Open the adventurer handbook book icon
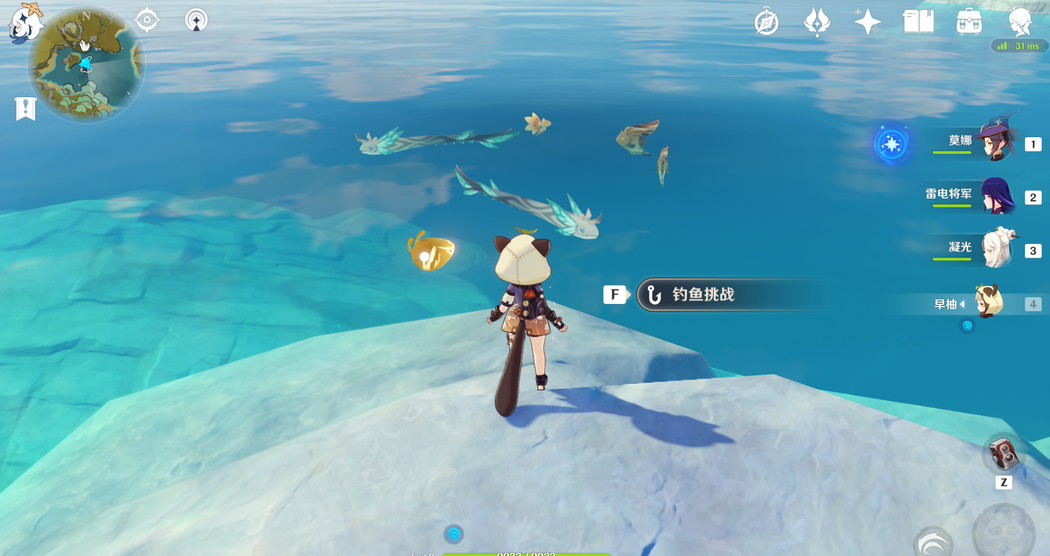 918,21
